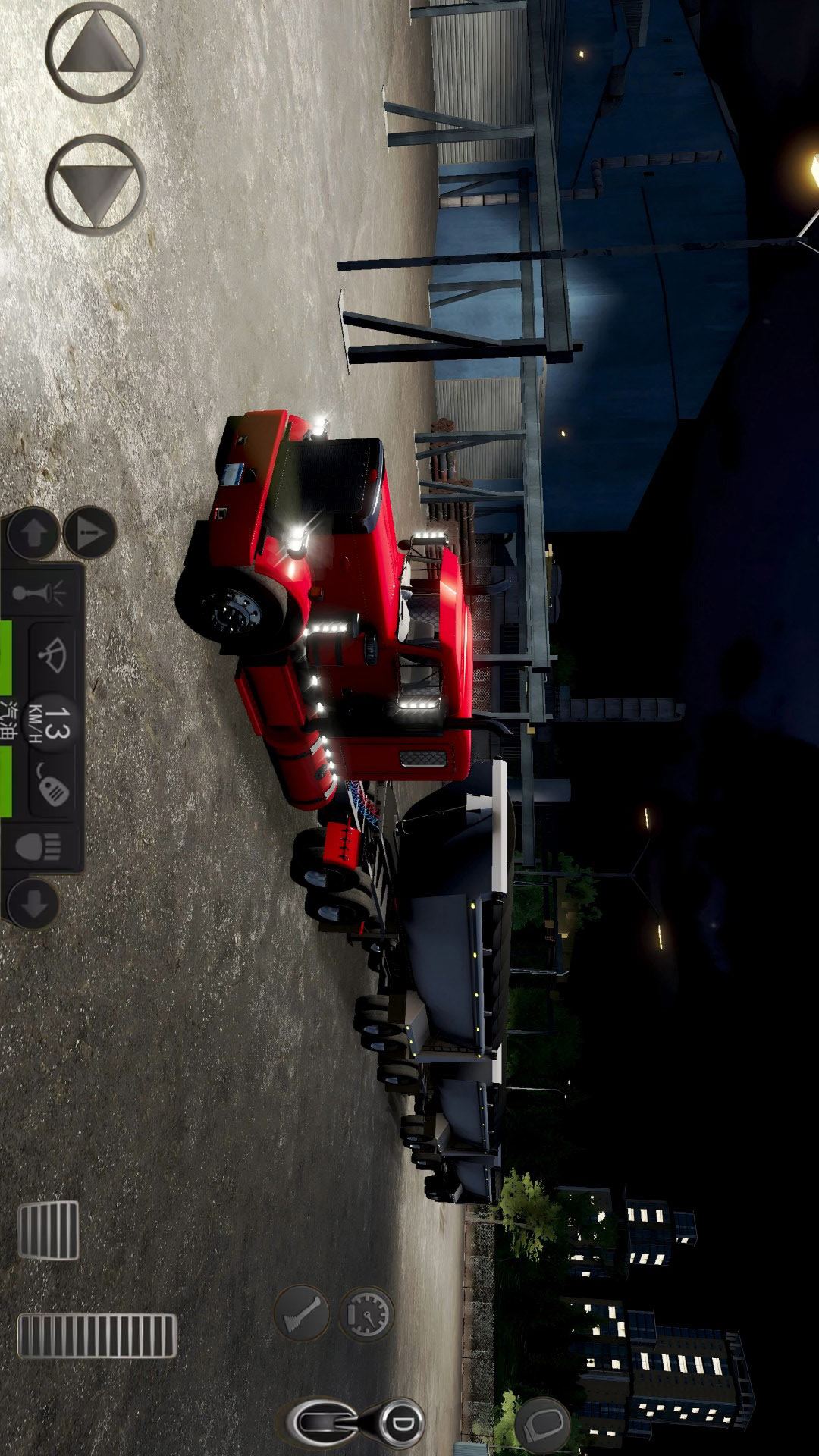Screen dimensions: 819x1456
Task: Activate the small down-arrow turn signal
Action: pos(33,903)
